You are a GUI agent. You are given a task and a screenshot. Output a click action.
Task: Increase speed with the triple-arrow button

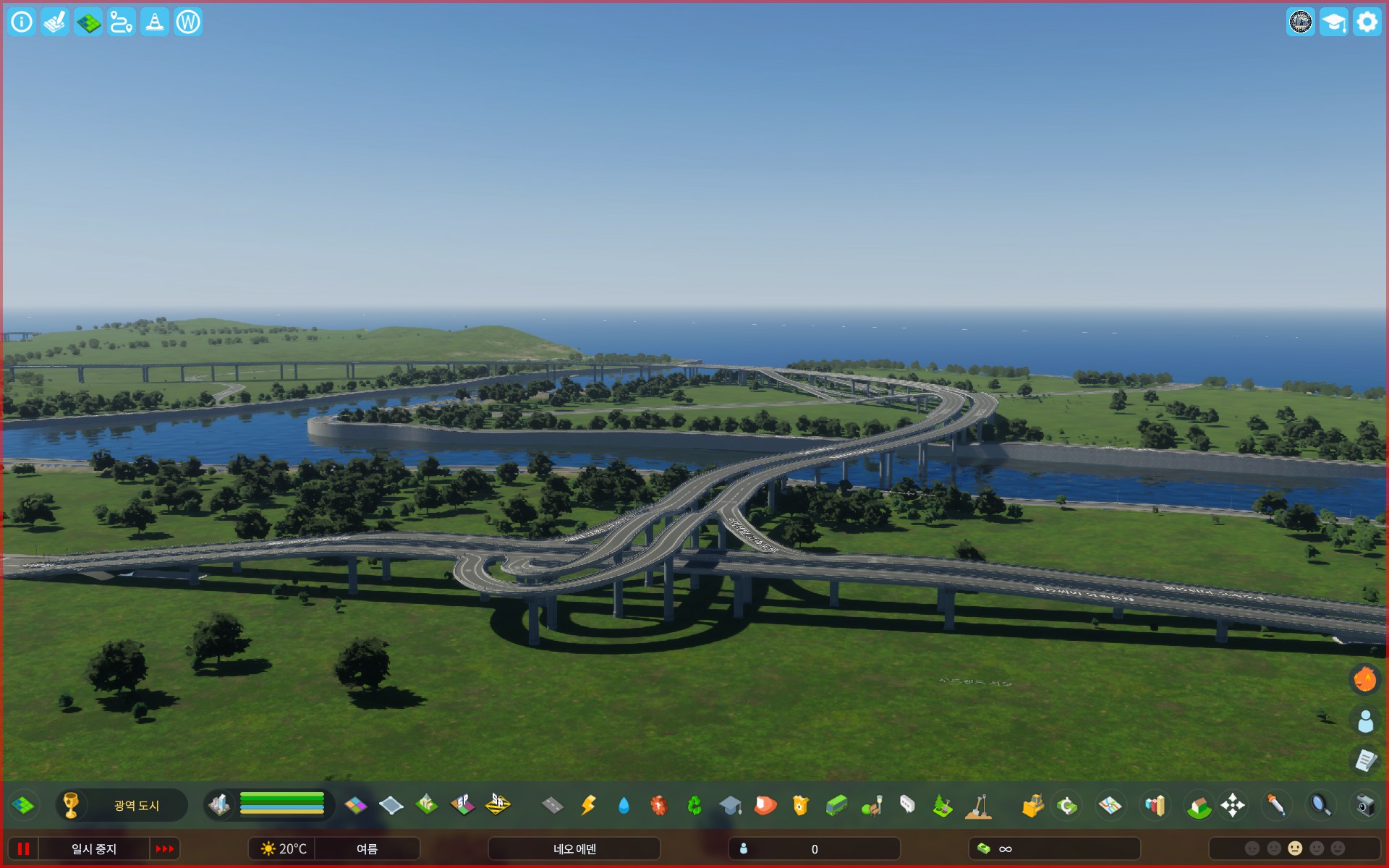165,848
